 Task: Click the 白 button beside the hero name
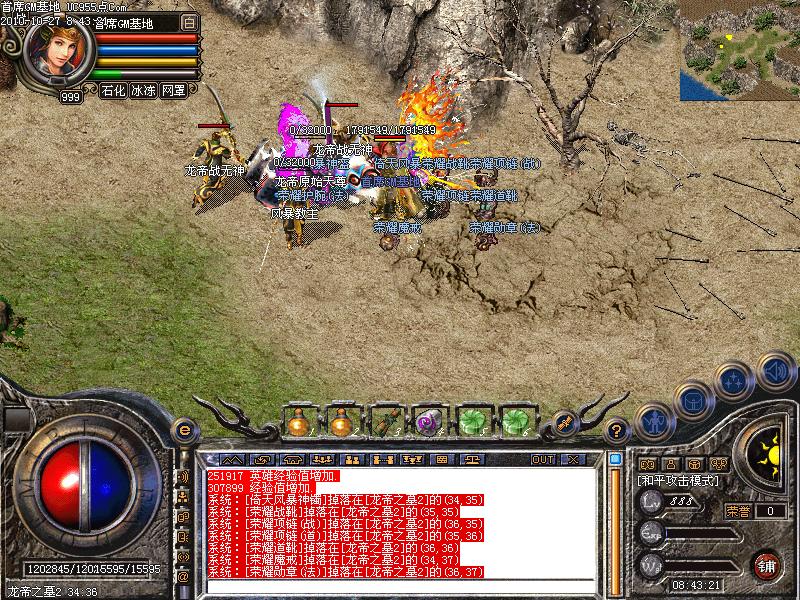click(x=190, y=22)
